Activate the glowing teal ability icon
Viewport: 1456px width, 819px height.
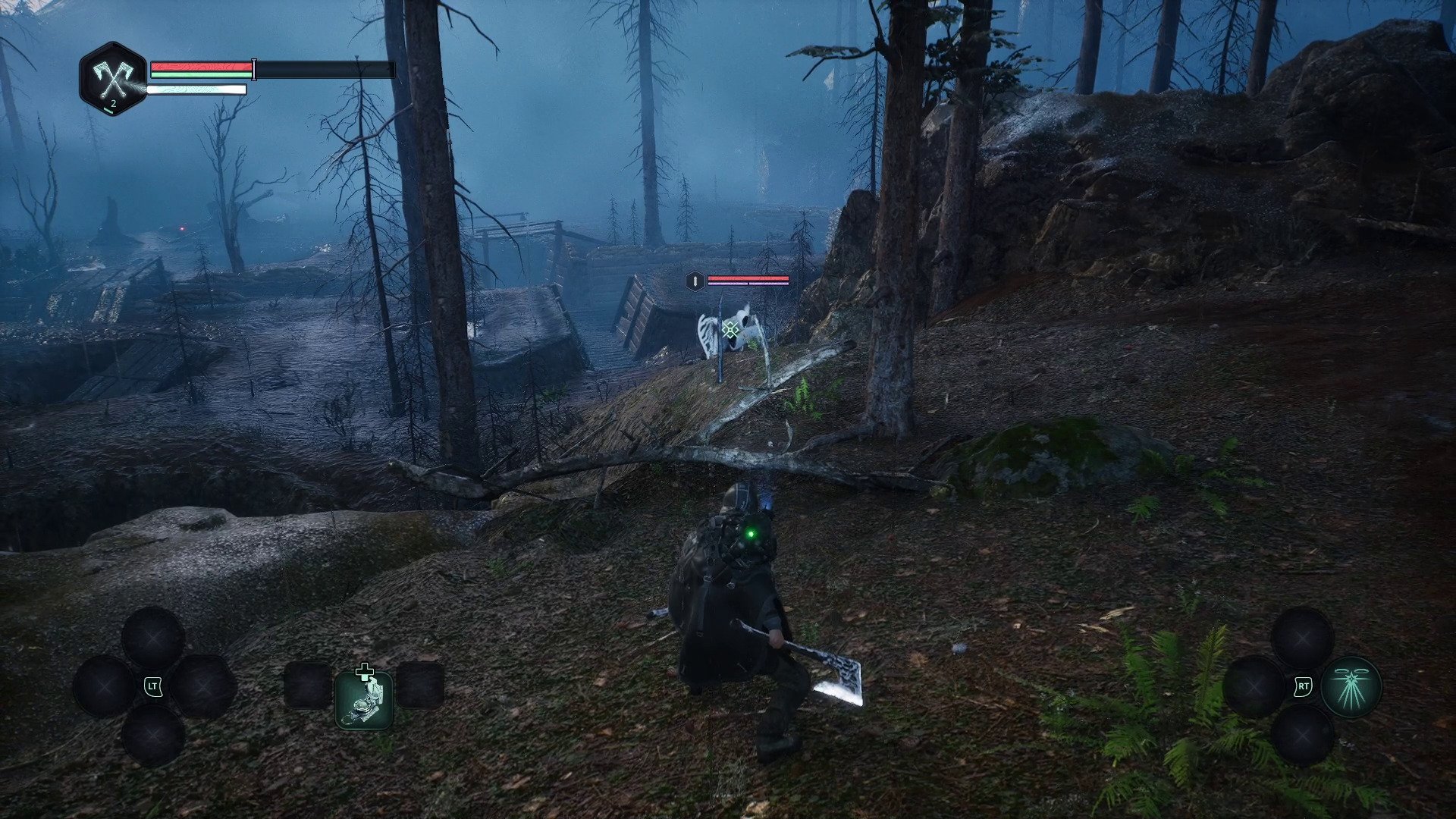[x=1351, y=687]
